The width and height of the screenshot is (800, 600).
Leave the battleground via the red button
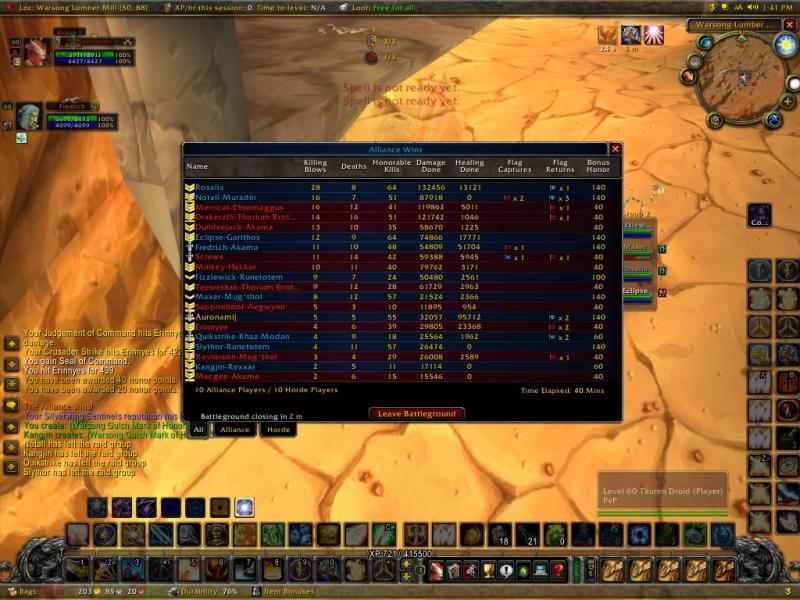417,413
